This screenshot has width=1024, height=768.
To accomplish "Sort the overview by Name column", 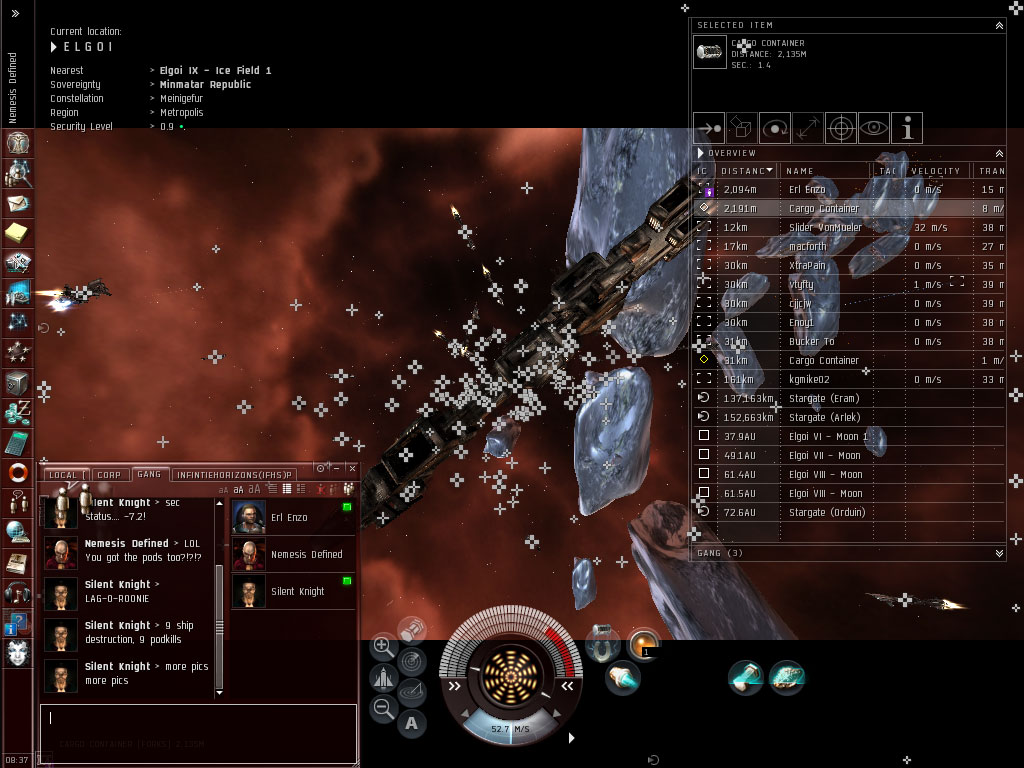I will (826, 171).
